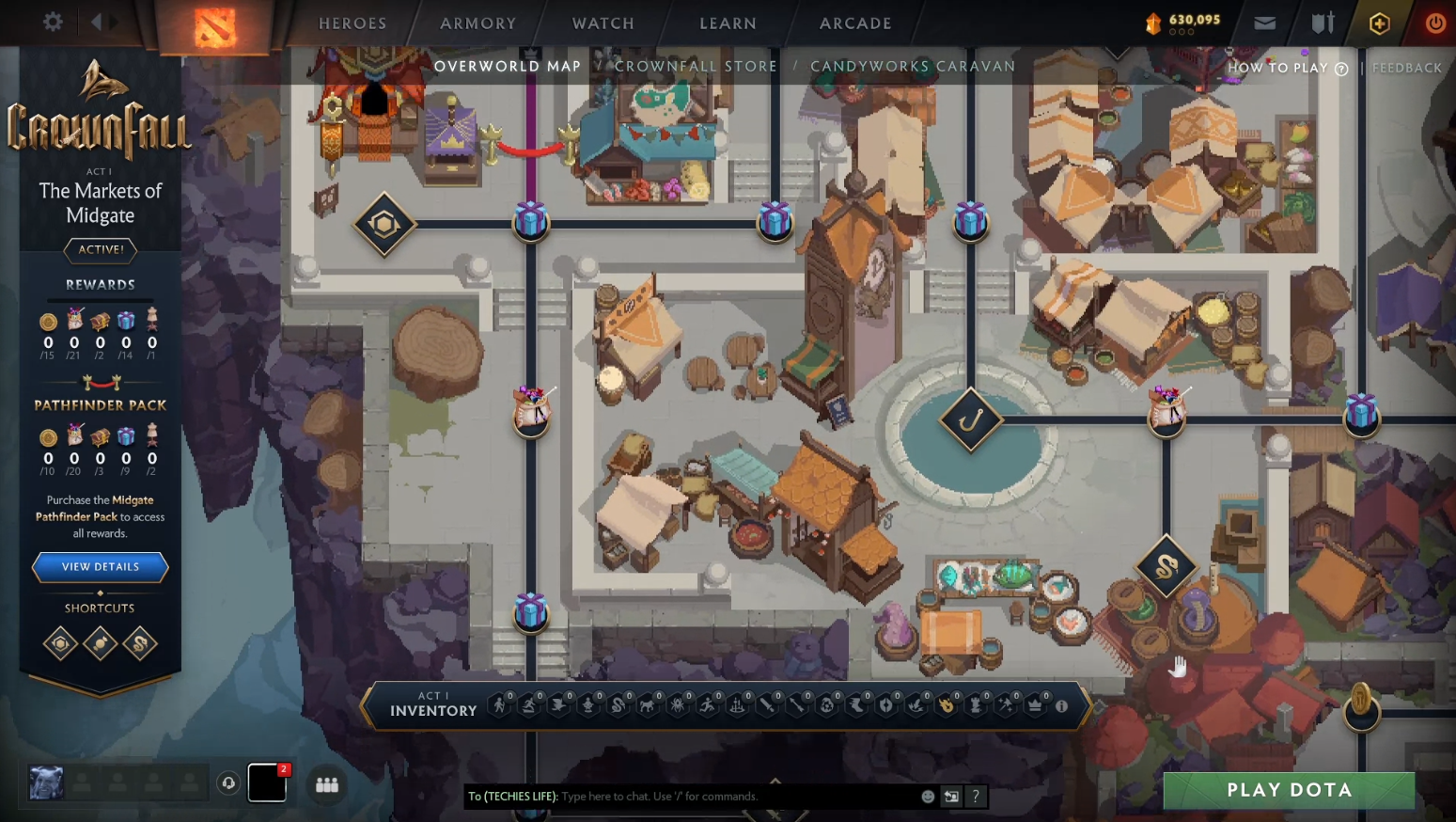Open the Candyworks Caravan tab
The height and width of the screenshot is (822, 1456).
point(913,67)
